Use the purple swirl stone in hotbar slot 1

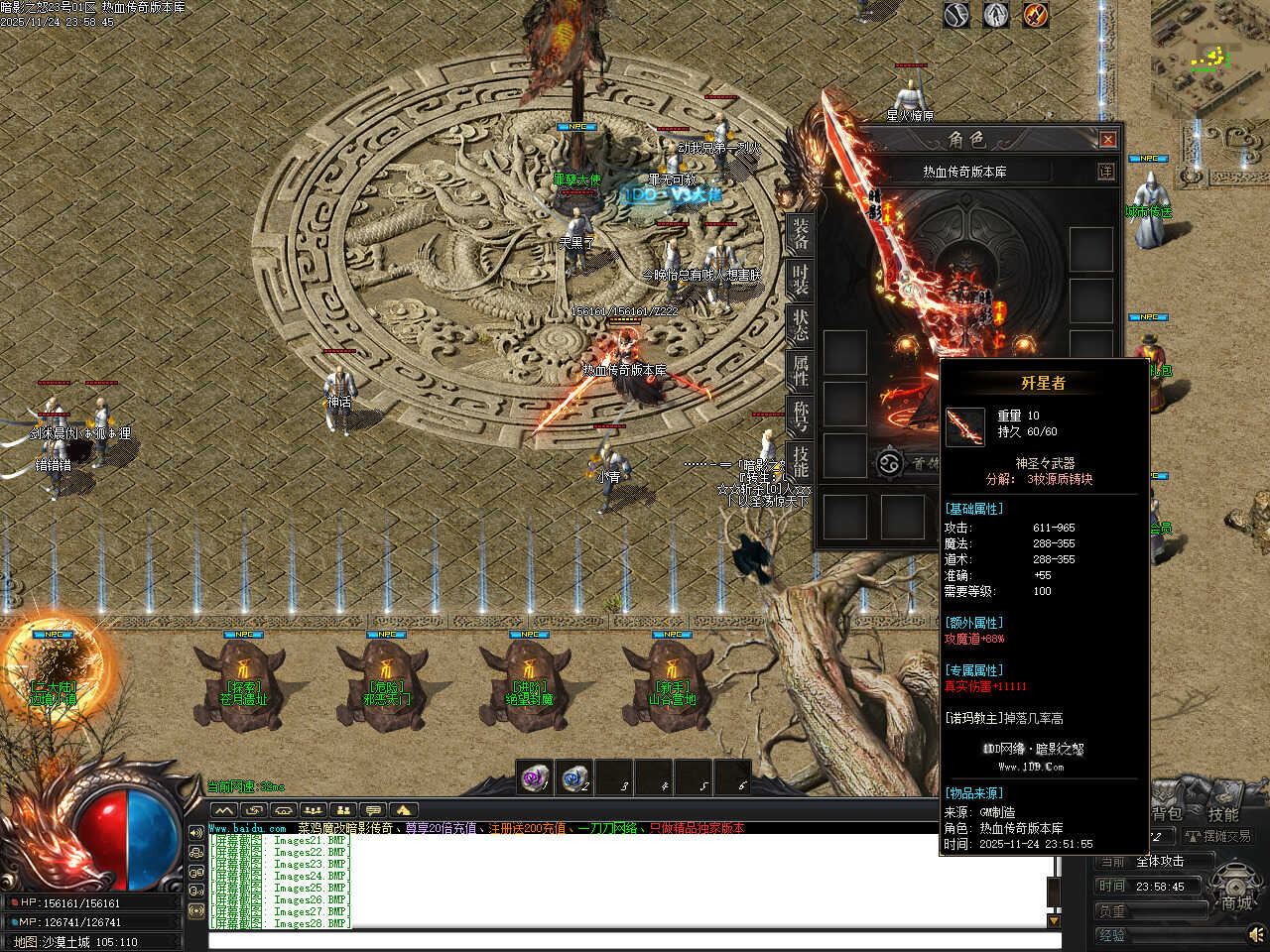pyautogui.click(x=536, y=778)
